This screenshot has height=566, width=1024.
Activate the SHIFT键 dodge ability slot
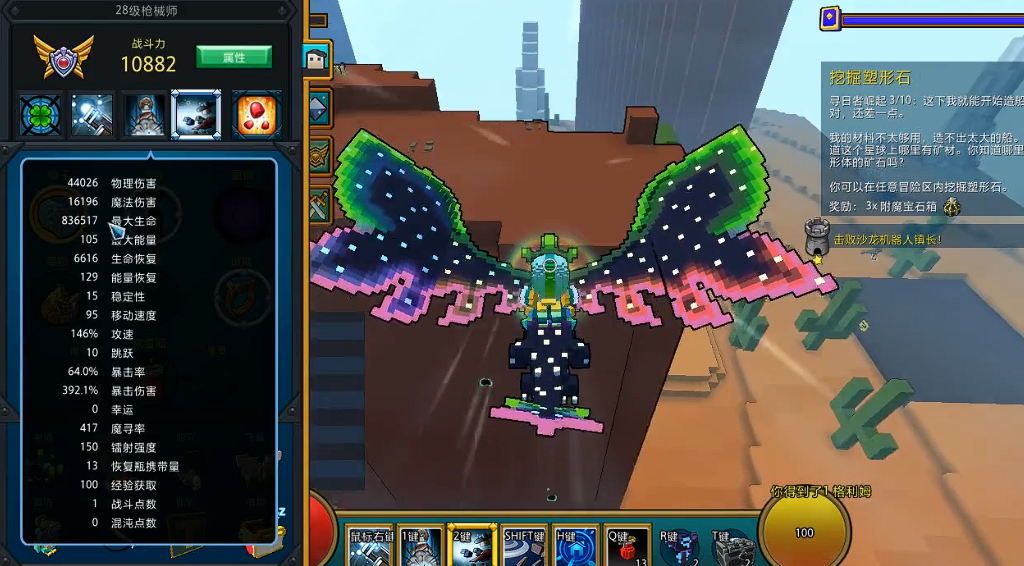coord(524,546)
